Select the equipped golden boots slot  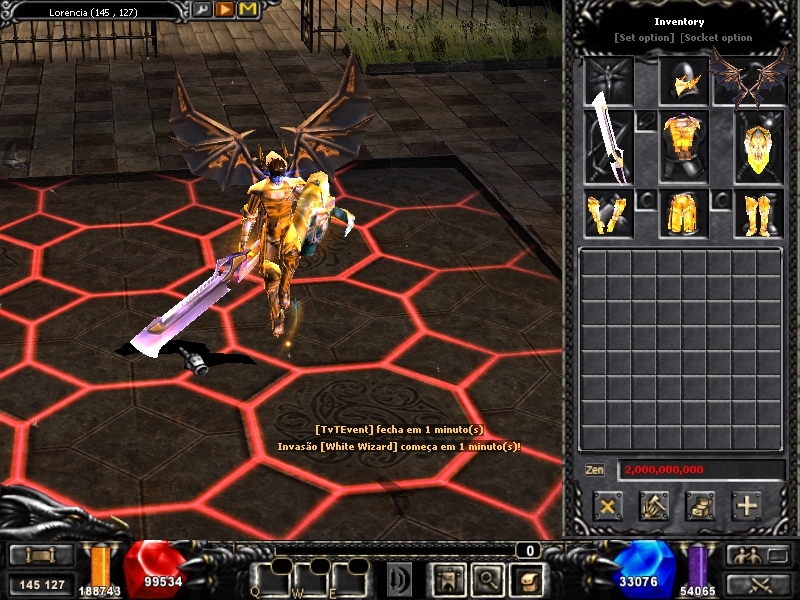[758, 214]
